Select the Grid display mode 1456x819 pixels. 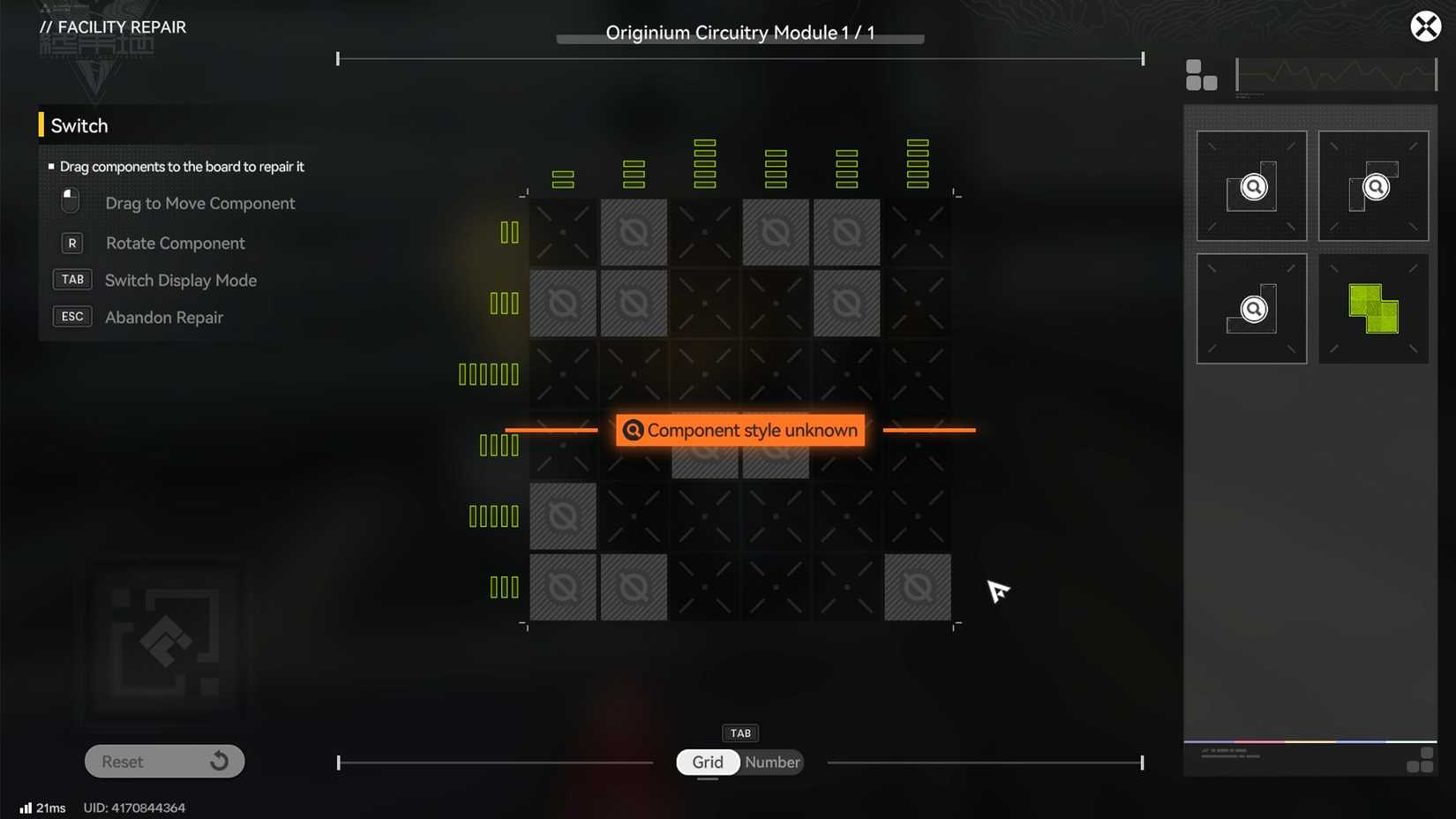pyautogui.click(x=707, y=762)
